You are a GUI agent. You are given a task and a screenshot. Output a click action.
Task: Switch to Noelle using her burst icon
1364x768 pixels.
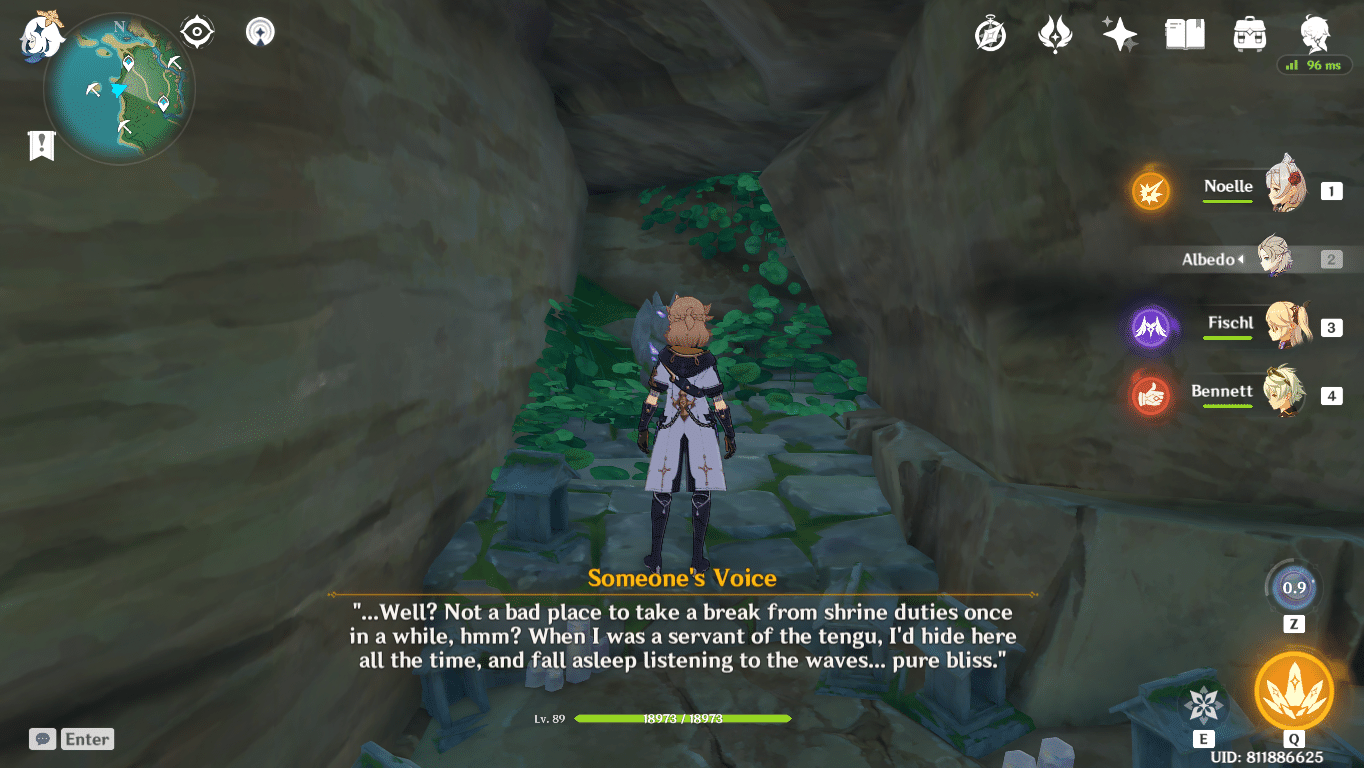1150,192
